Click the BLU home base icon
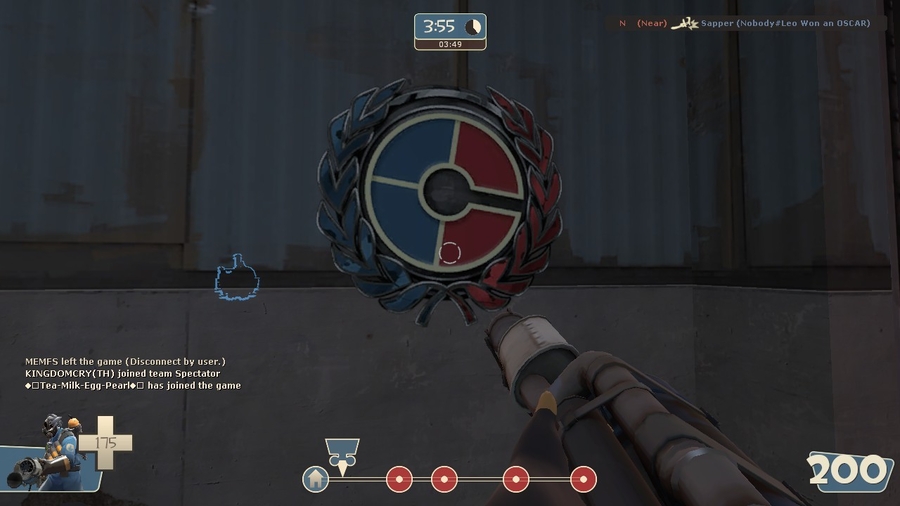The width and height of the screenshot is (900, 506). click(316, 479)
